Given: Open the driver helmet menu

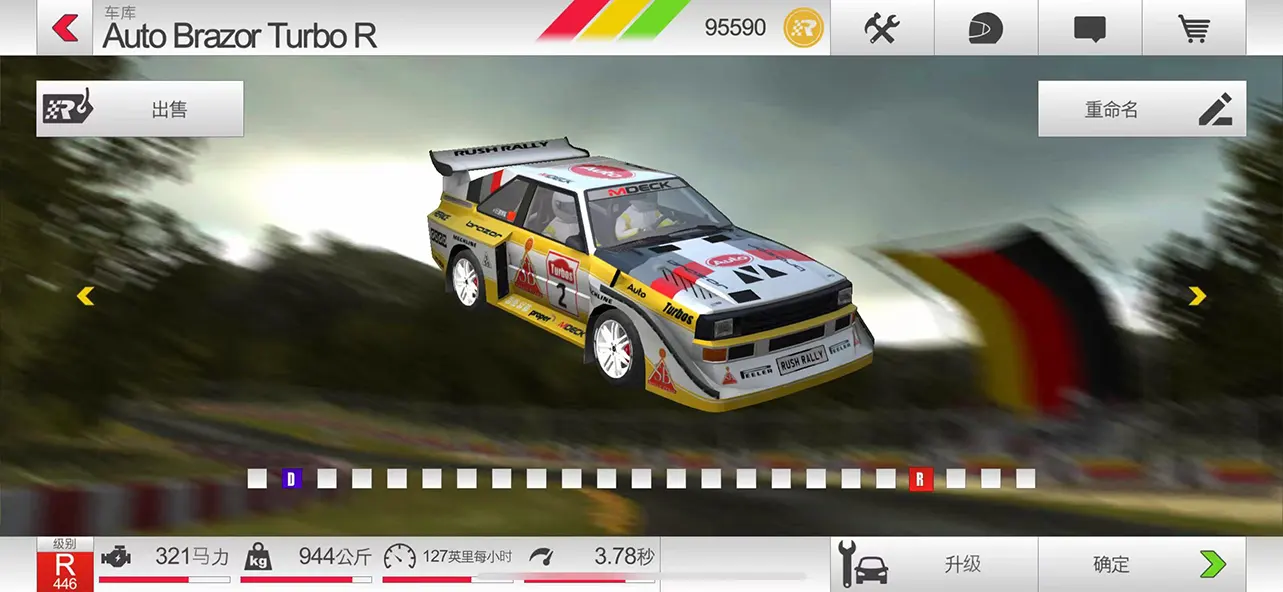Looking at the screenshot, I should point(985,28).
